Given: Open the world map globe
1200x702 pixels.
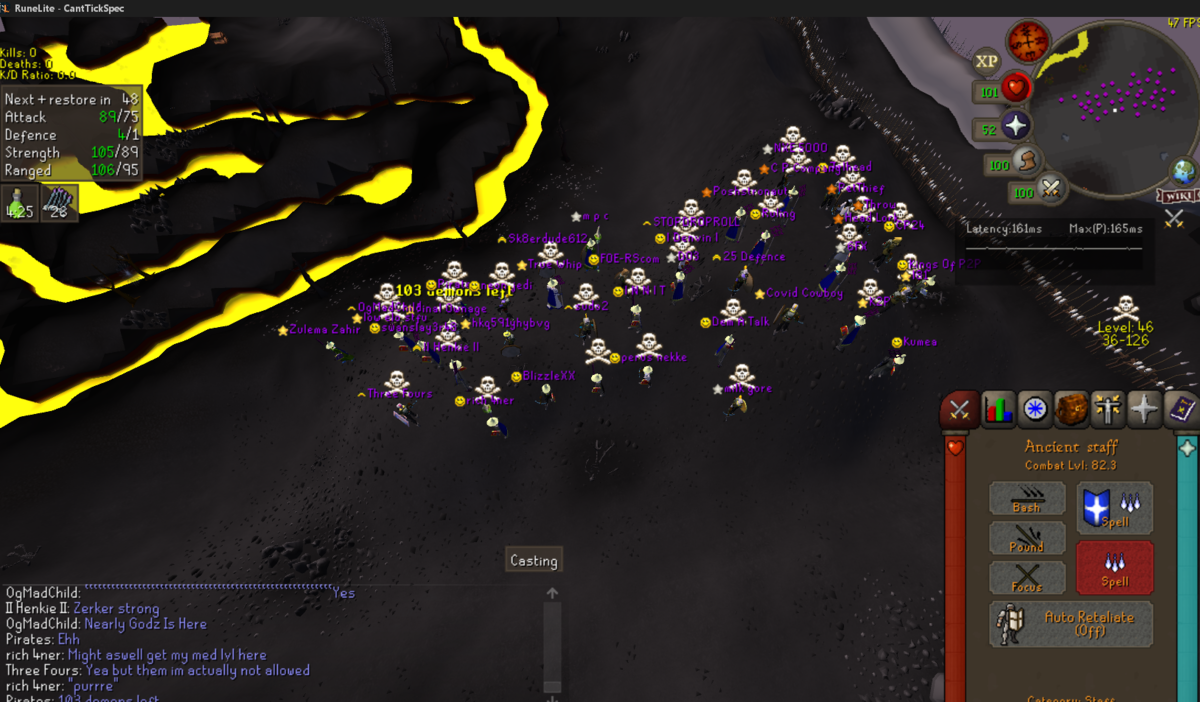Looking at the screenshot, I should (1184, 171).
